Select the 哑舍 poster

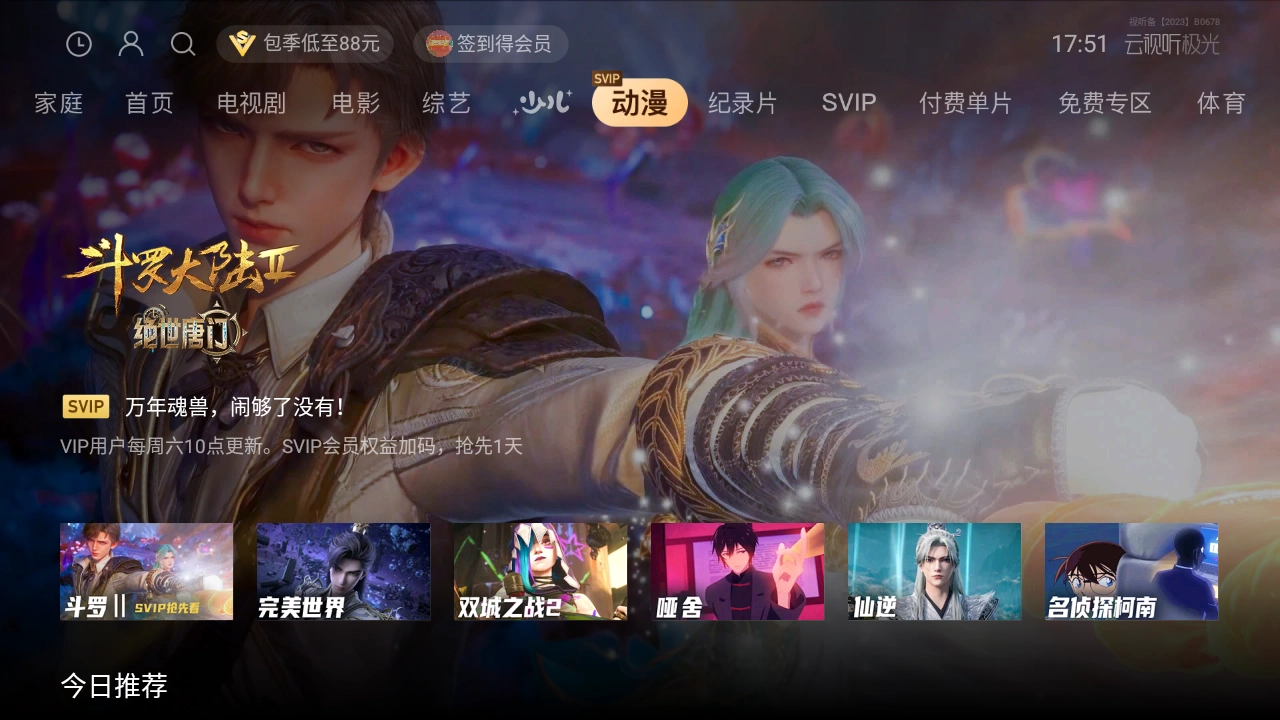737,571
